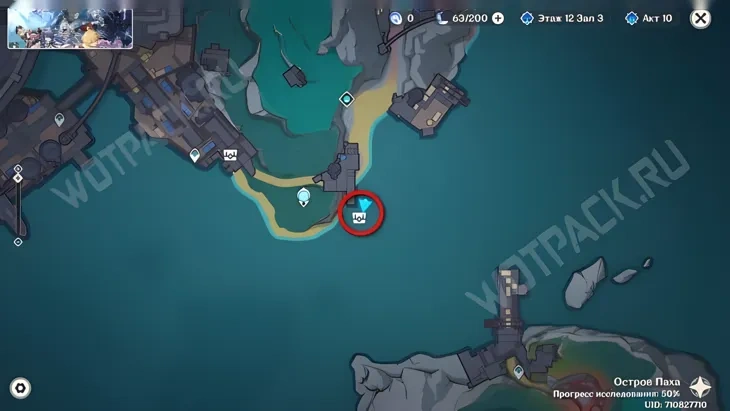Viewport: 730px width, 411px height.
Task: Select the round glowing marker on the sandy peninsula
Action: 304,199
